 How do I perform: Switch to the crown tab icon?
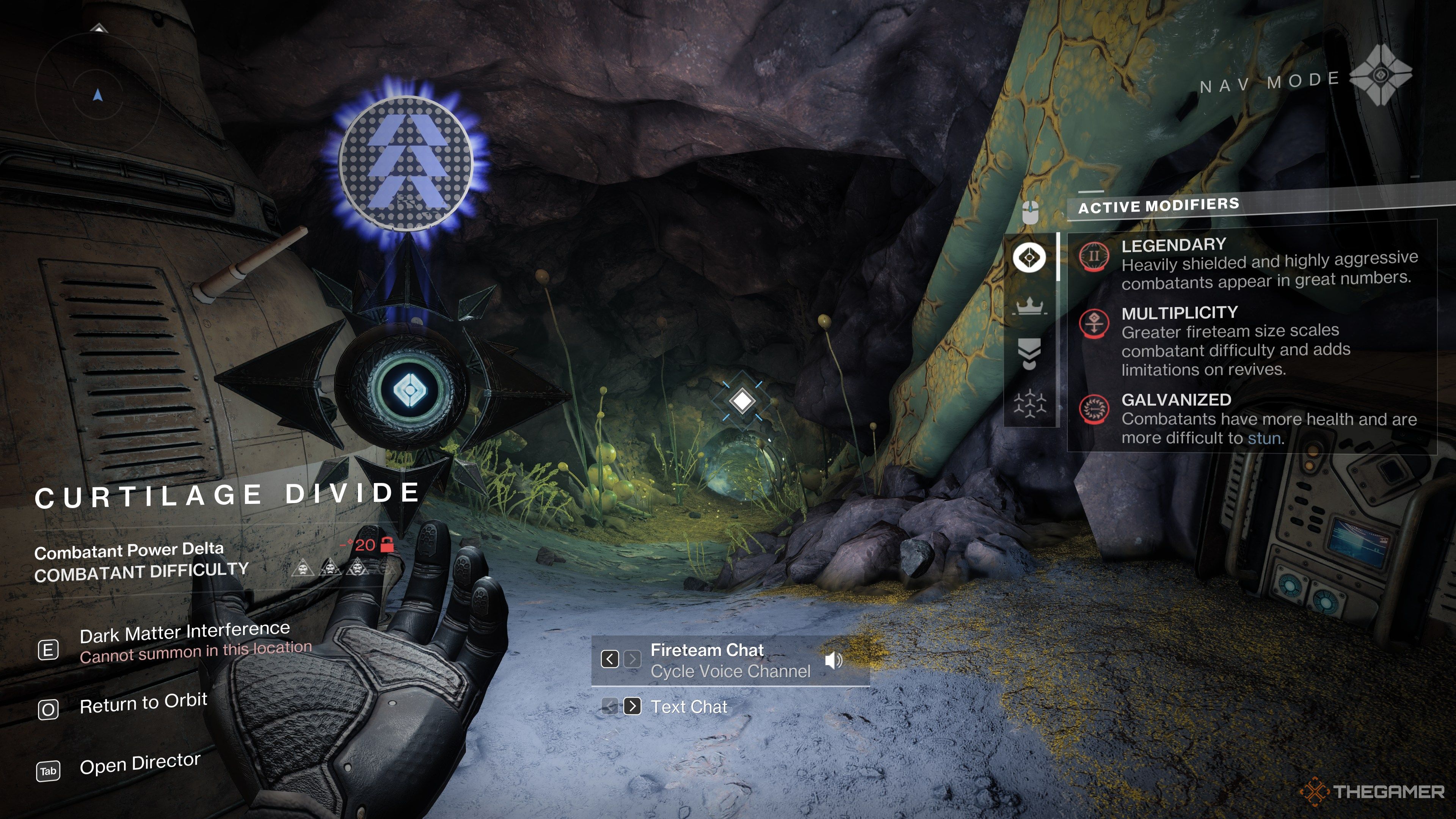click(x=1029, y=306)
